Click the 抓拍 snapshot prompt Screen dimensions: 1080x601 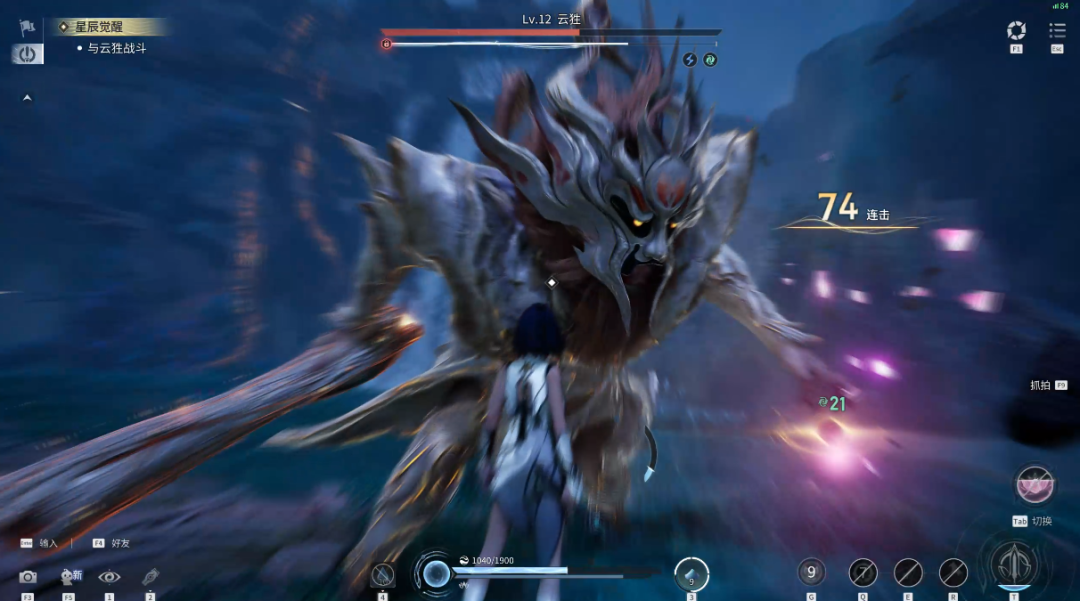pyautogui.click(x=1047, y=385)
